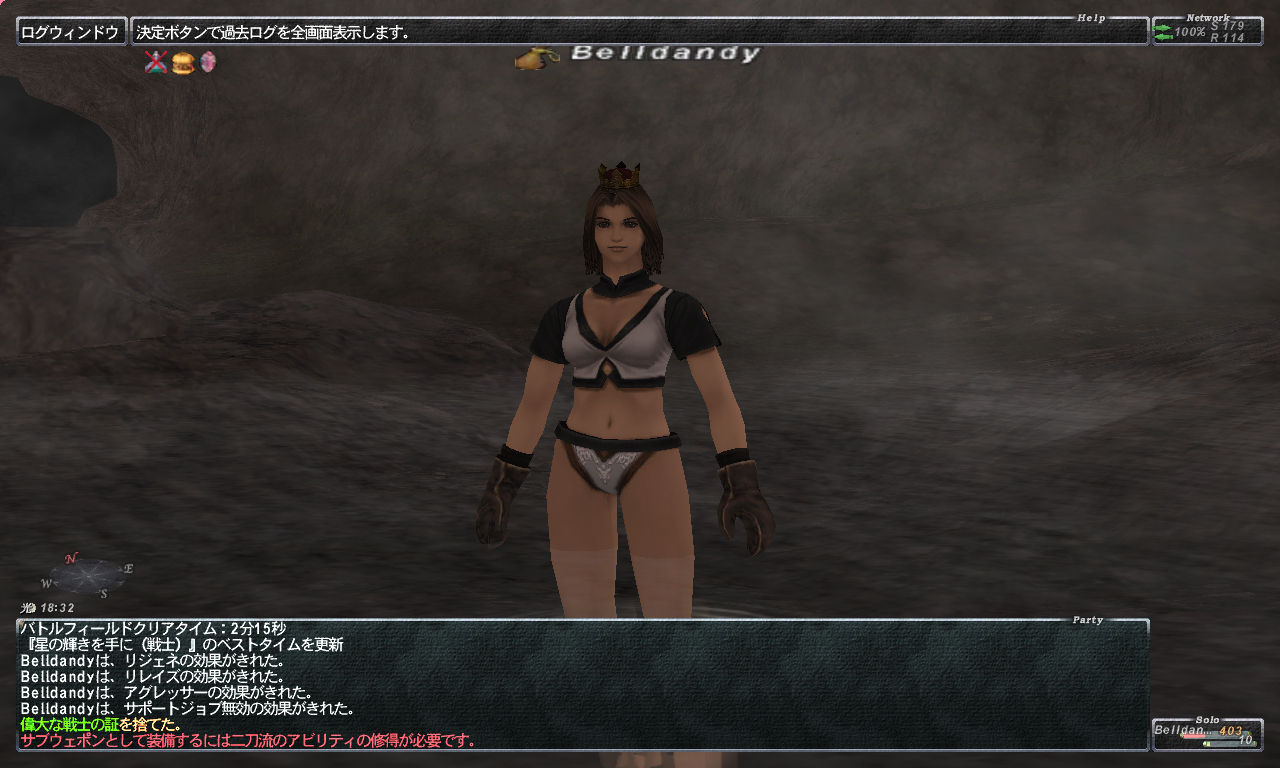The height and width of the screenshot is (768, 1280).
Task: Open the chat log window
Action: 582,684
